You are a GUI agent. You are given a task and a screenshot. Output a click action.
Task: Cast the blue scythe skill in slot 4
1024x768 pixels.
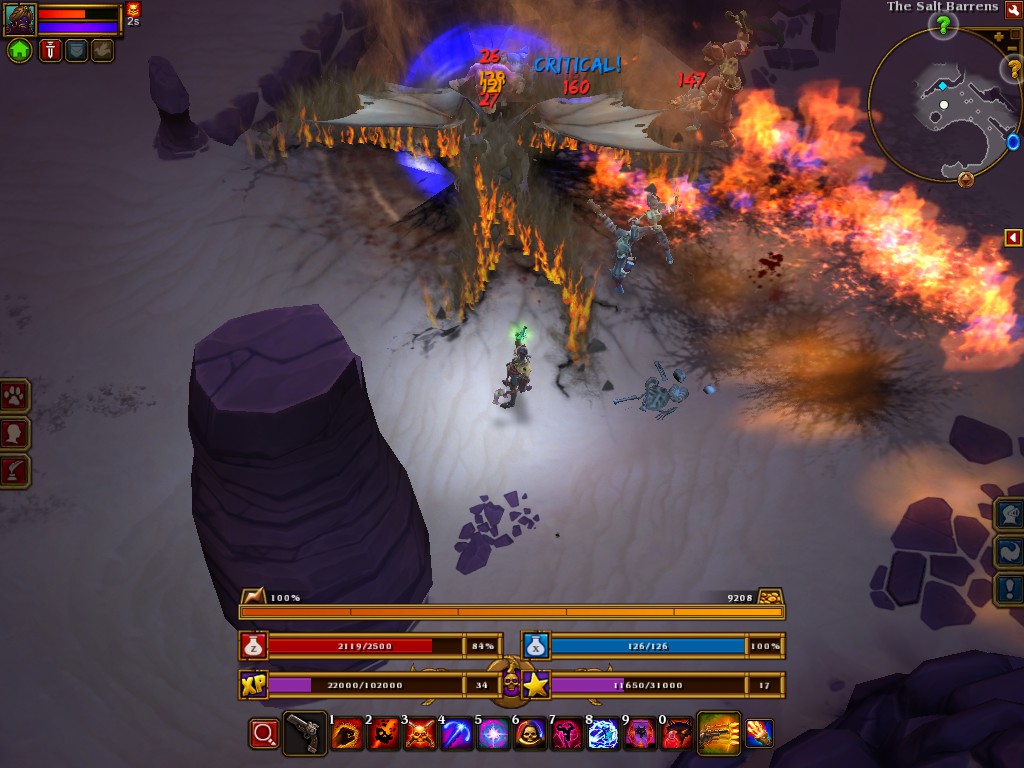point(457,734)
